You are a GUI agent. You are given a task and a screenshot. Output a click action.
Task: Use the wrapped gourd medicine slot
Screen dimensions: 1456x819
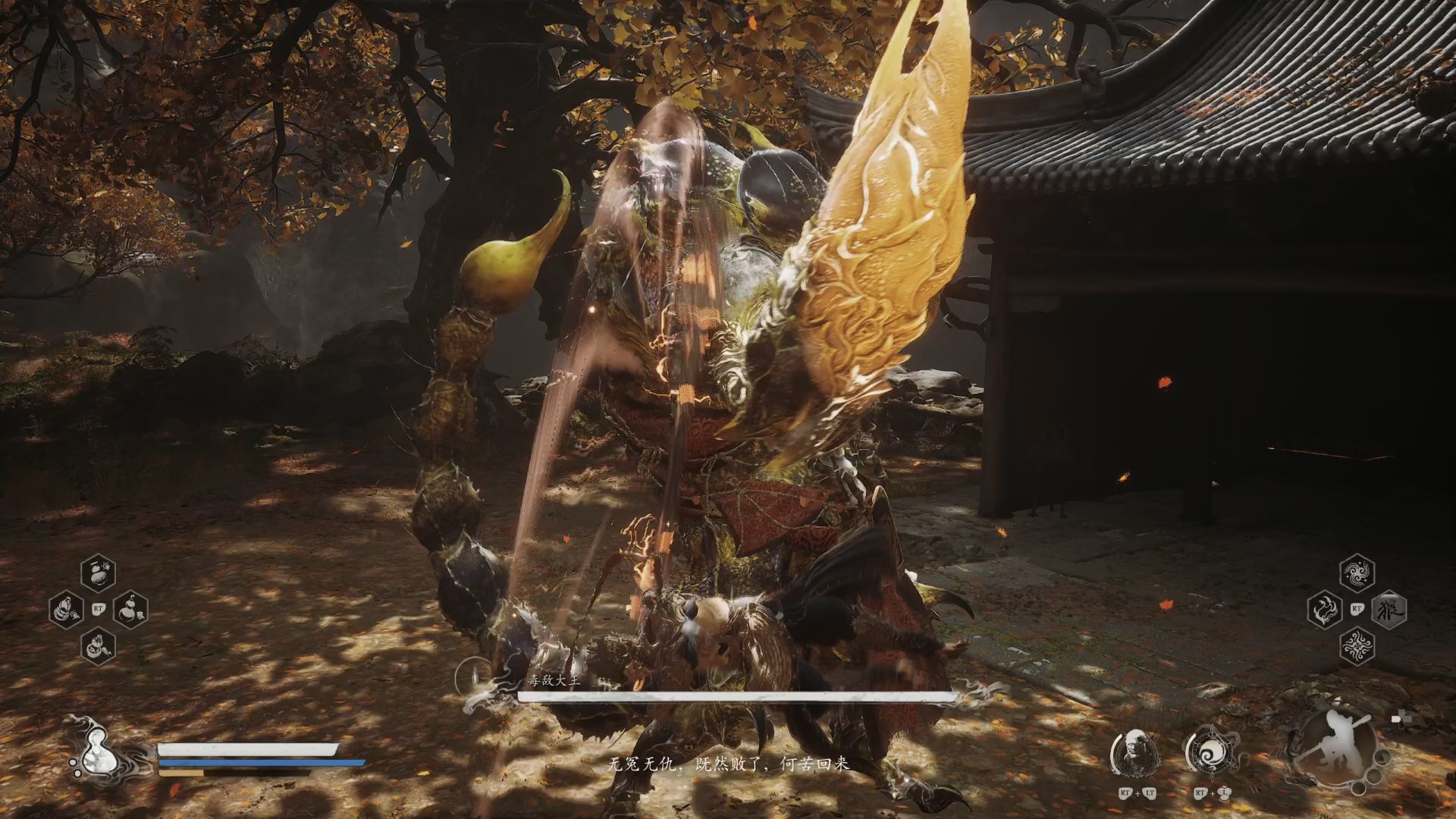(x=67, y=609)
